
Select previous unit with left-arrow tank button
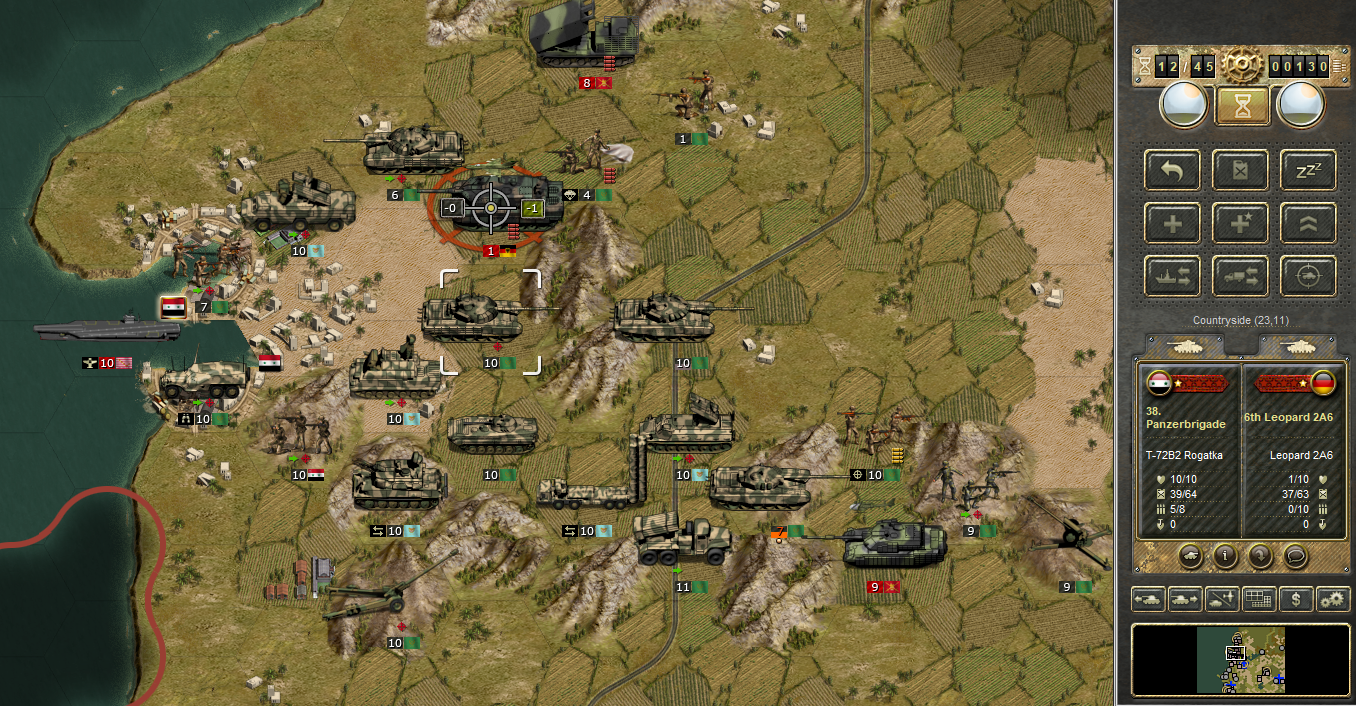coord(1148,599)
